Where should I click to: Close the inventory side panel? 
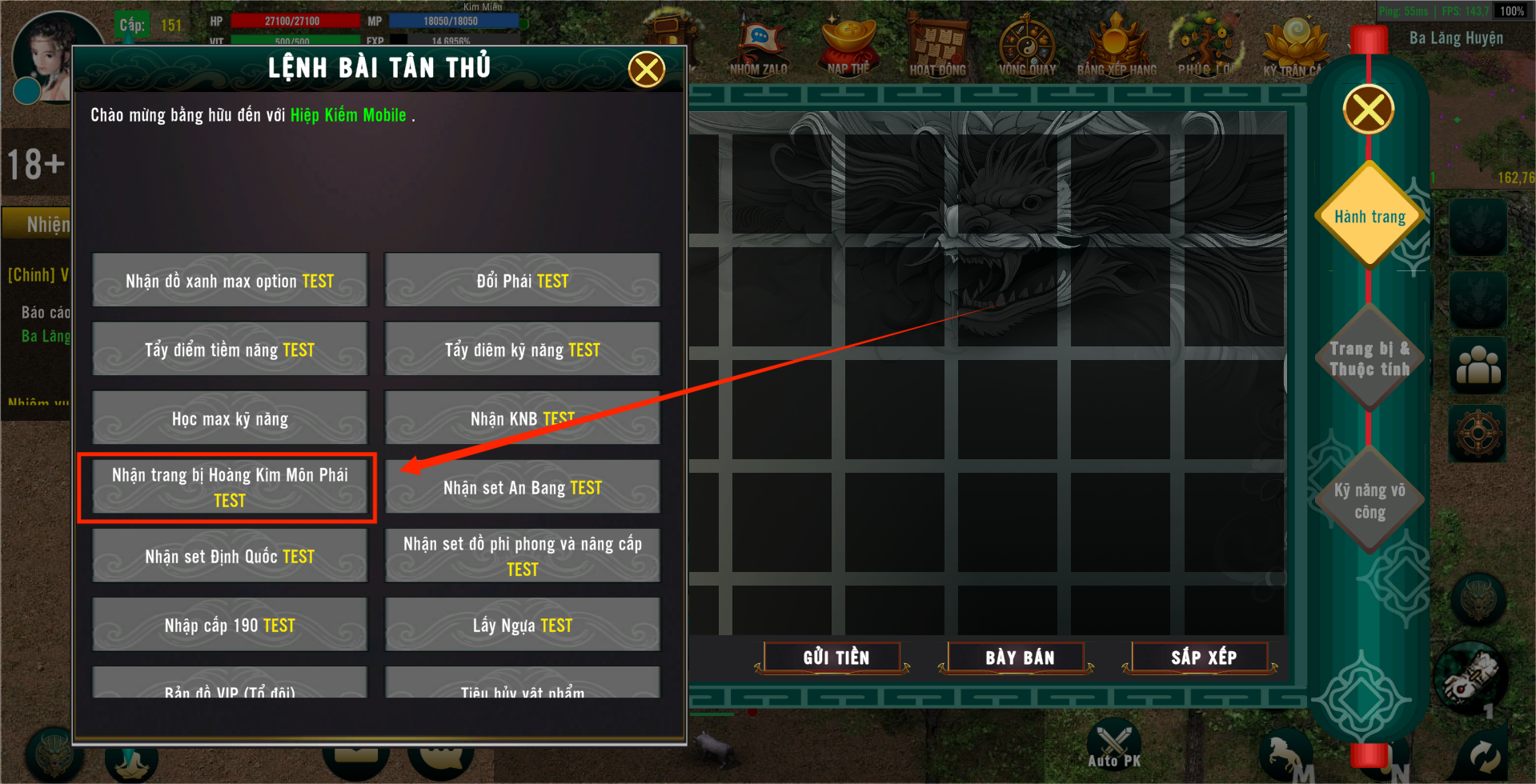(1369, 110)
